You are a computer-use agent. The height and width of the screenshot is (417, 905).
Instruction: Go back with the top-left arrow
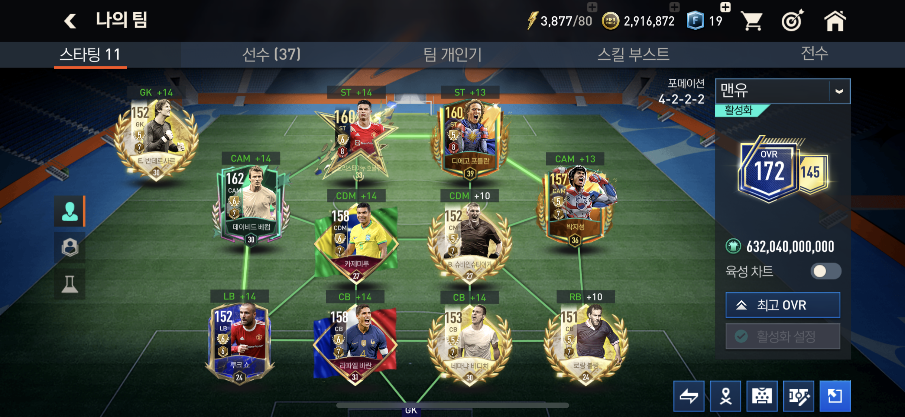click(70, 20)
